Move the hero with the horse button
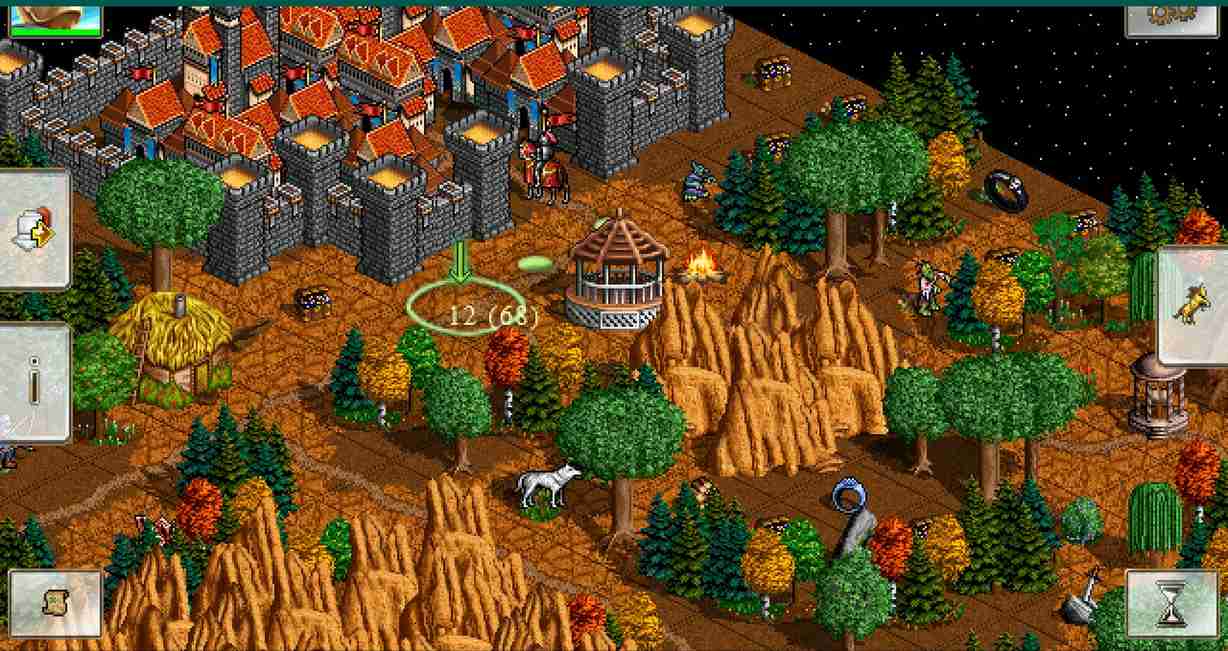This screenshot has width=1228, height=651. coord(1192,306)
